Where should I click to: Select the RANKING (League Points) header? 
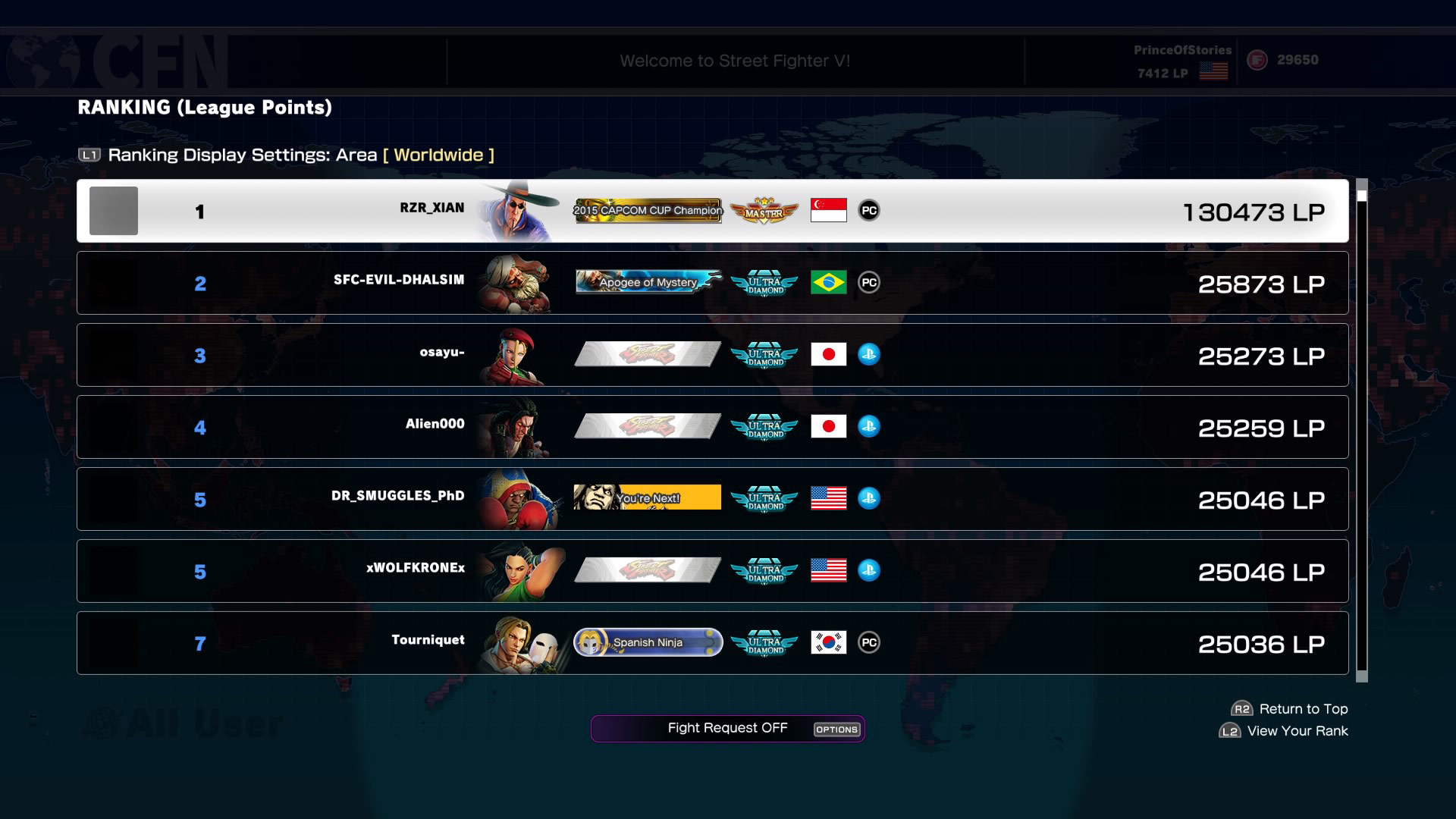[203, 107]
